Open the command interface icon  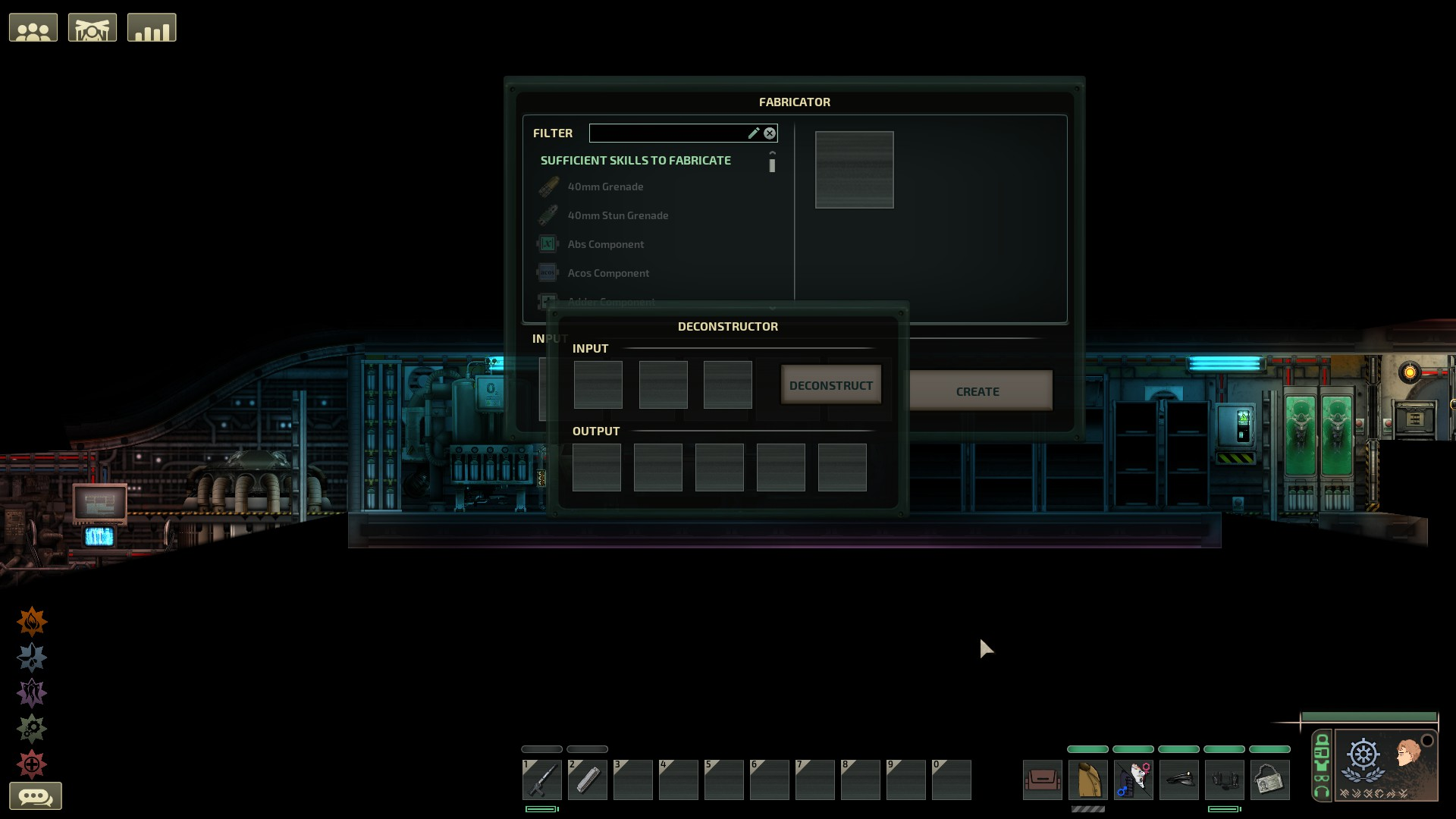click(93, 27)
